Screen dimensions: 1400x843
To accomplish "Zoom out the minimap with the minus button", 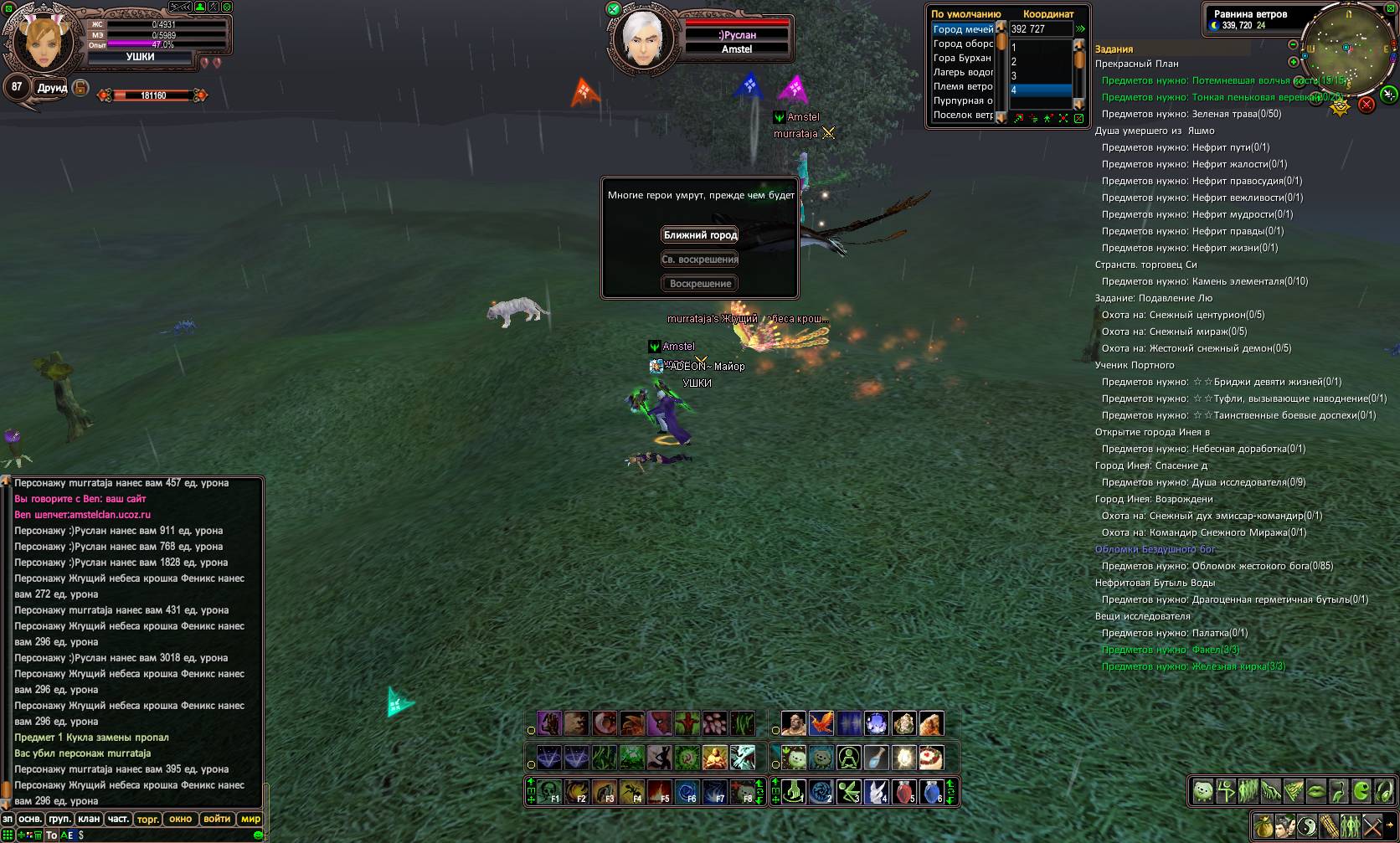I will click(1293, 44).
